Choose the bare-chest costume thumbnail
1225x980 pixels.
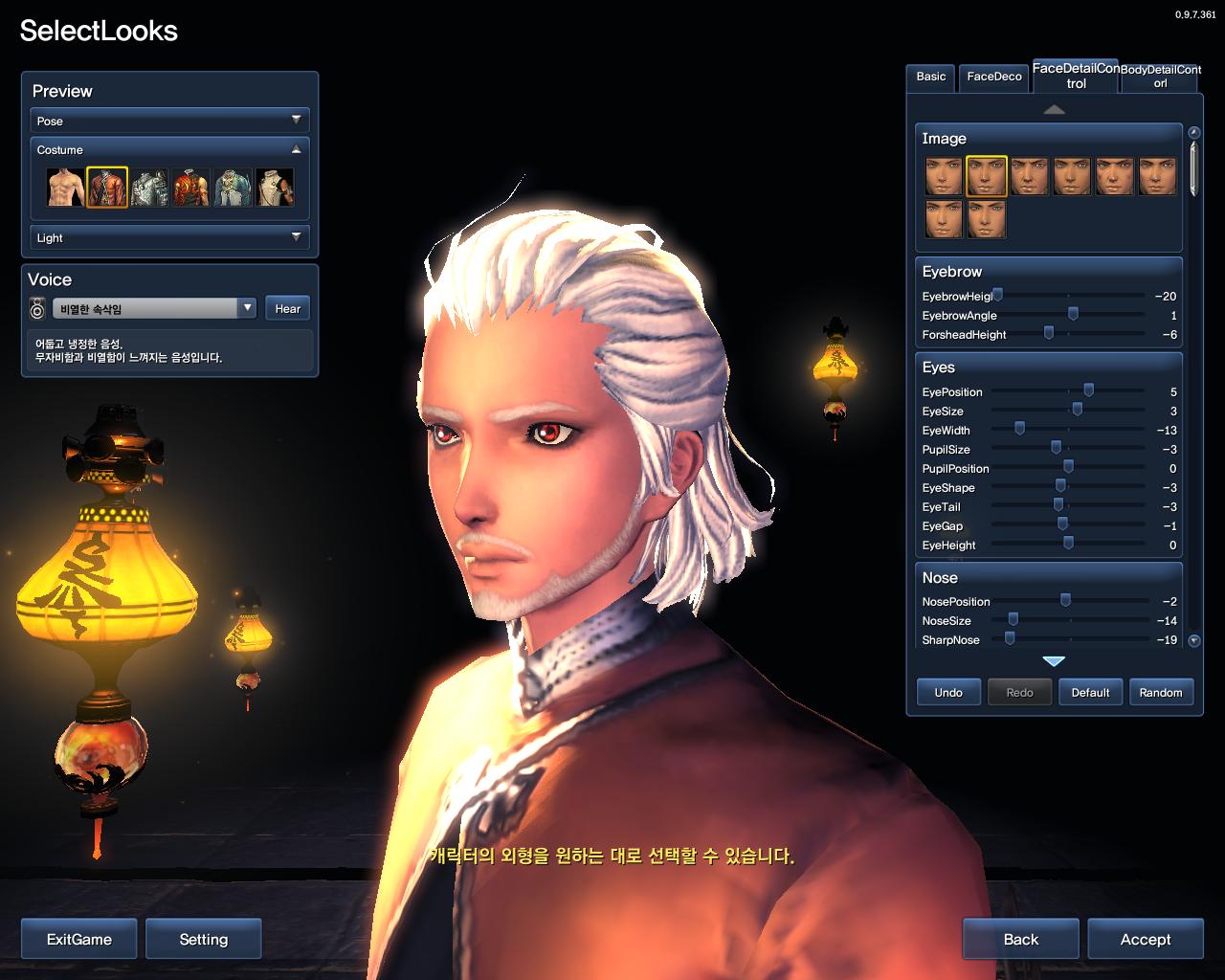66,188
